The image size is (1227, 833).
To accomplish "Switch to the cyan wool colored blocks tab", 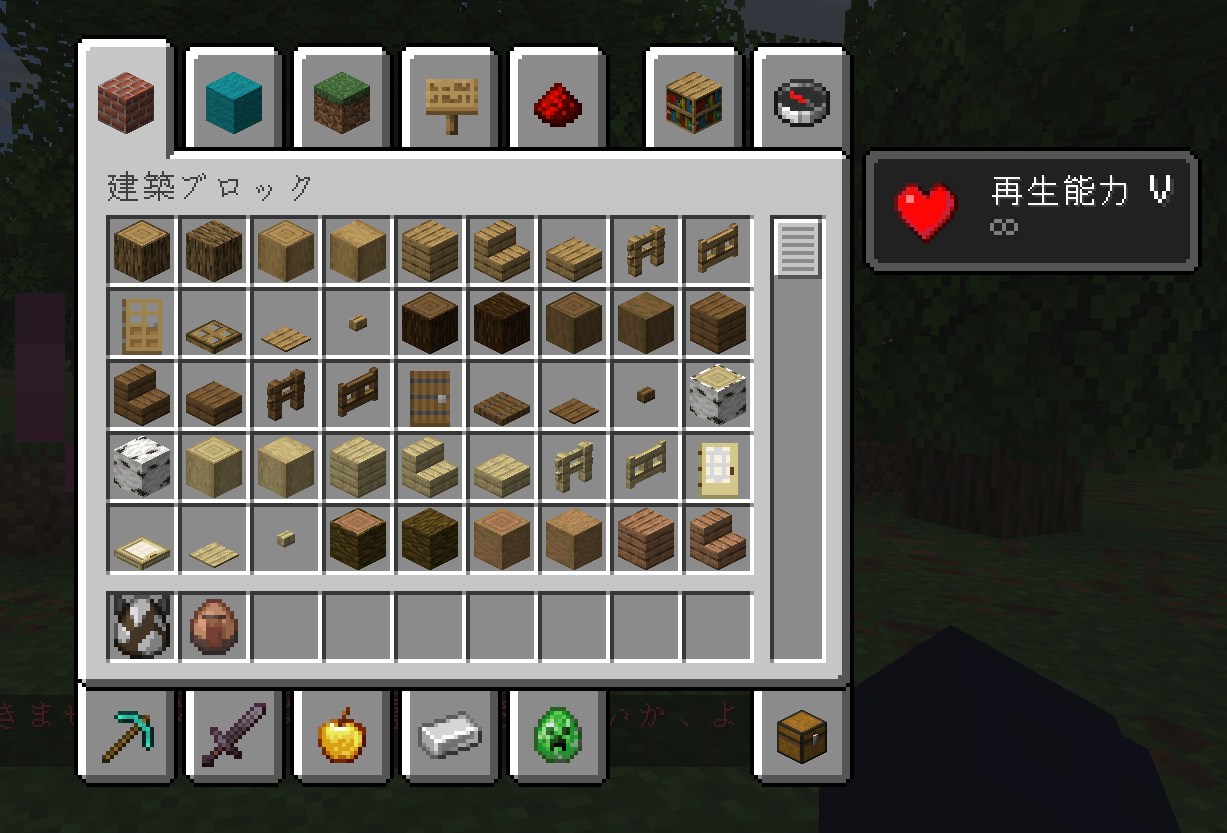I will click(x=234, y=100).
